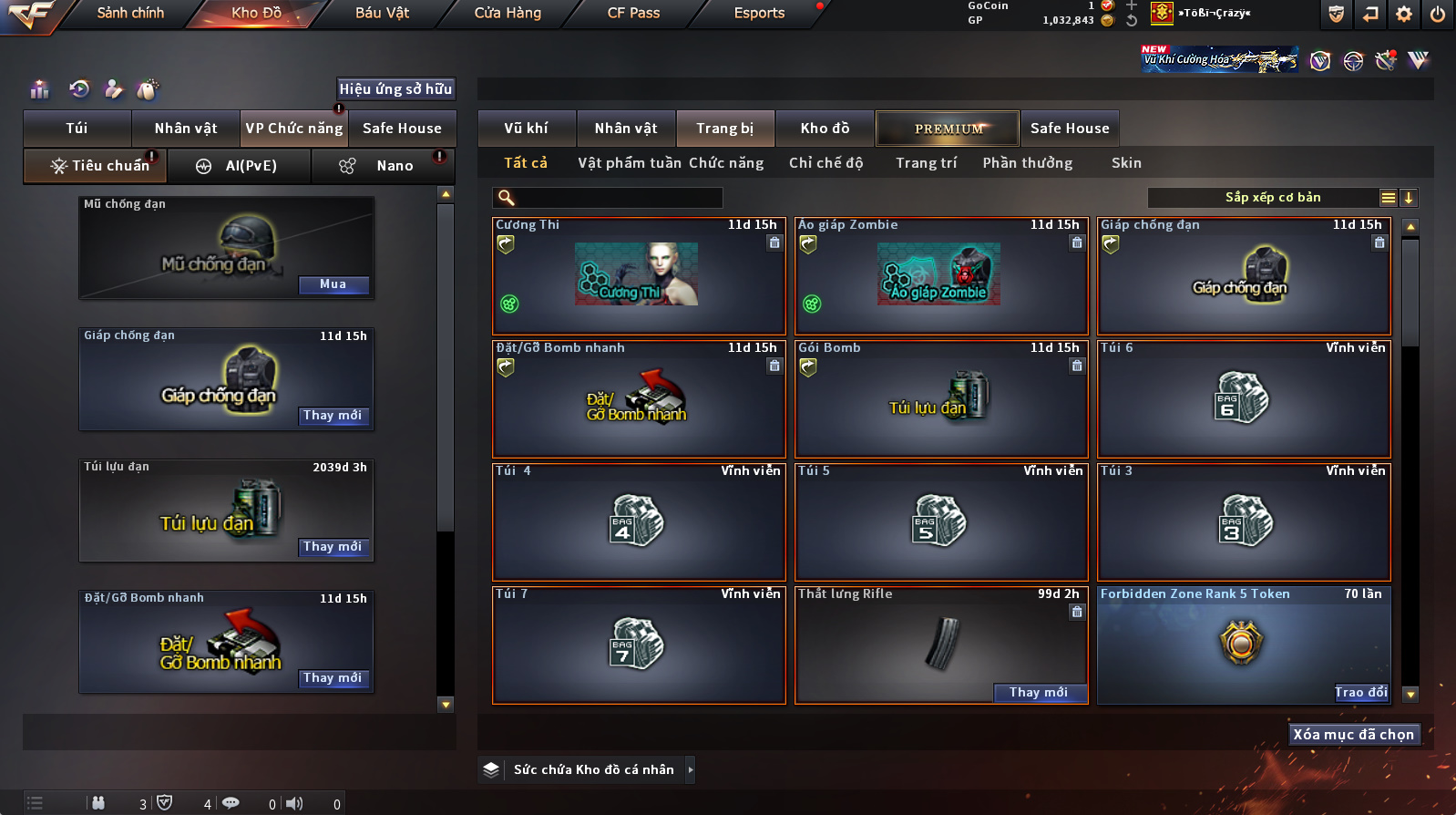This screenshot has width=1456, height=815.
Task: Go to the Cửa Hàng shop
Action: coord(508,13)
